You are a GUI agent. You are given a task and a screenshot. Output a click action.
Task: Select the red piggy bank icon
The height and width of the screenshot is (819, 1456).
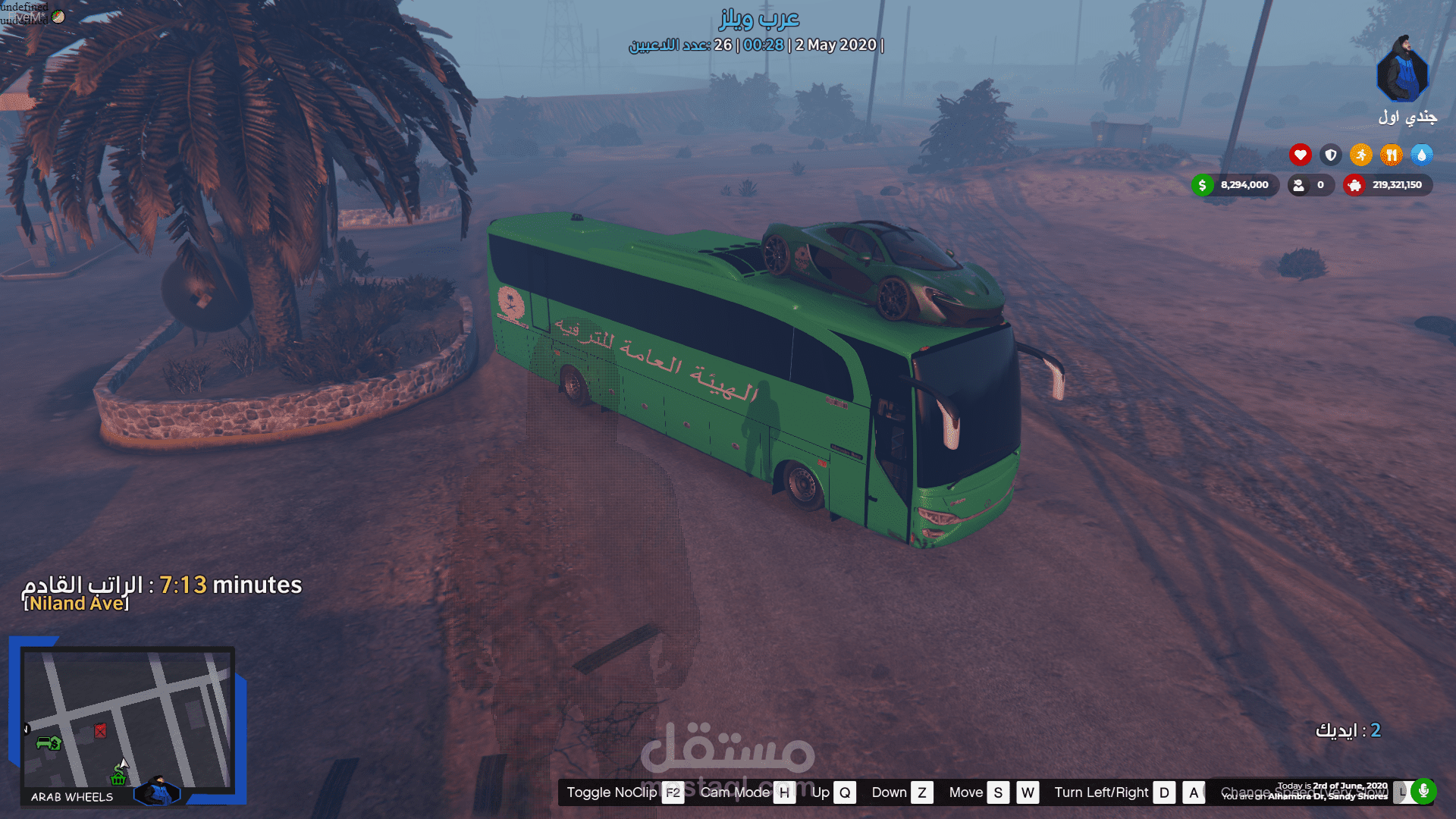1354,185
